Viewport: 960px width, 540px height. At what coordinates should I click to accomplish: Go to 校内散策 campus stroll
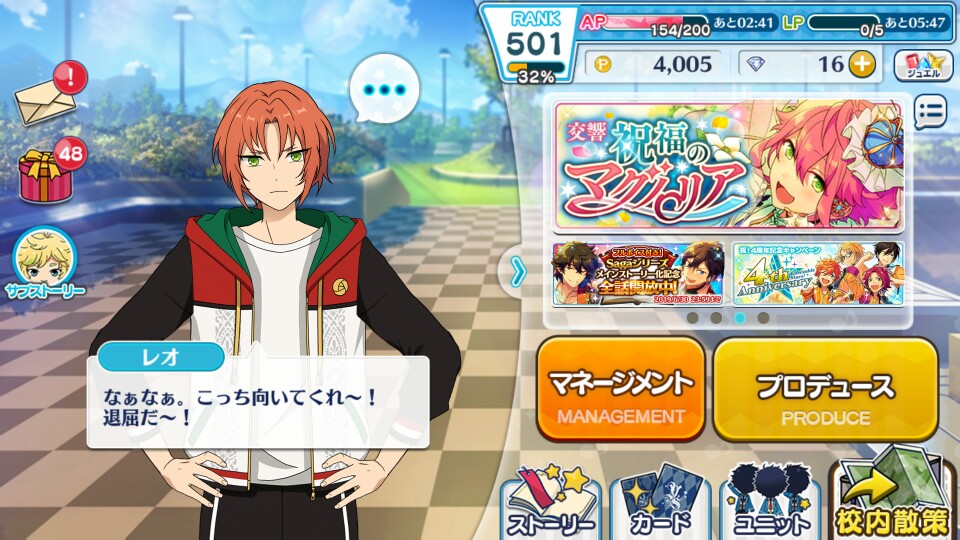pos(892,502)
